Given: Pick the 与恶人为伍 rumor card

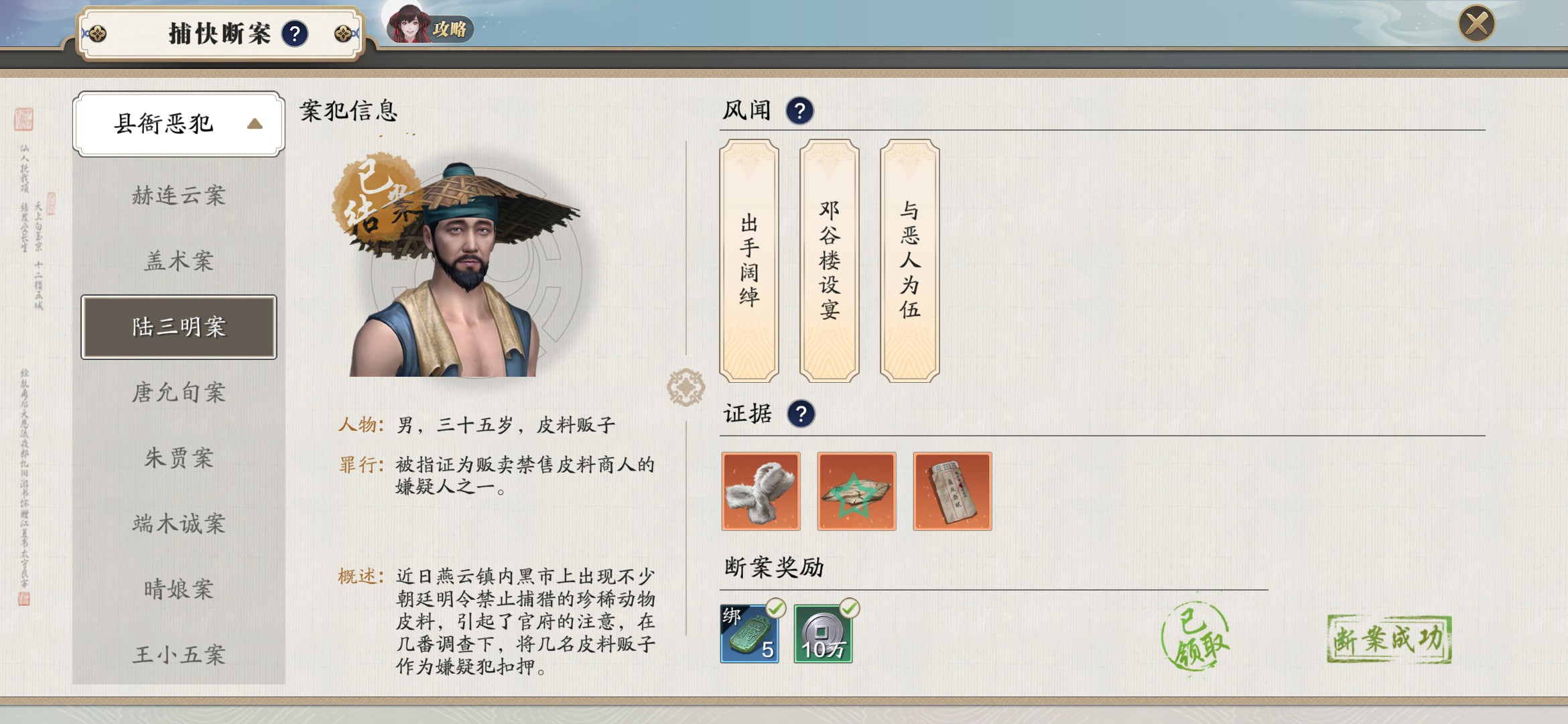Looking at the screenshot, I should pyautogui.click(x=909, y=261).
